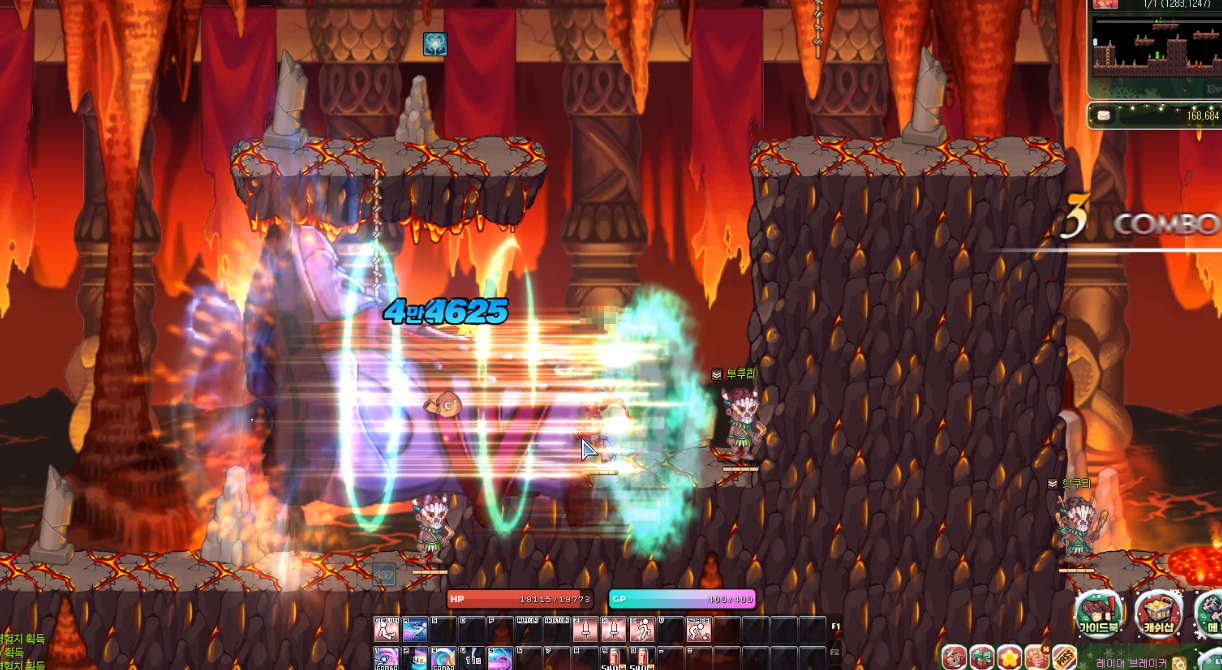Activate the blue dash skill slot
The image size is (1222, 670).
pos(415,629)
